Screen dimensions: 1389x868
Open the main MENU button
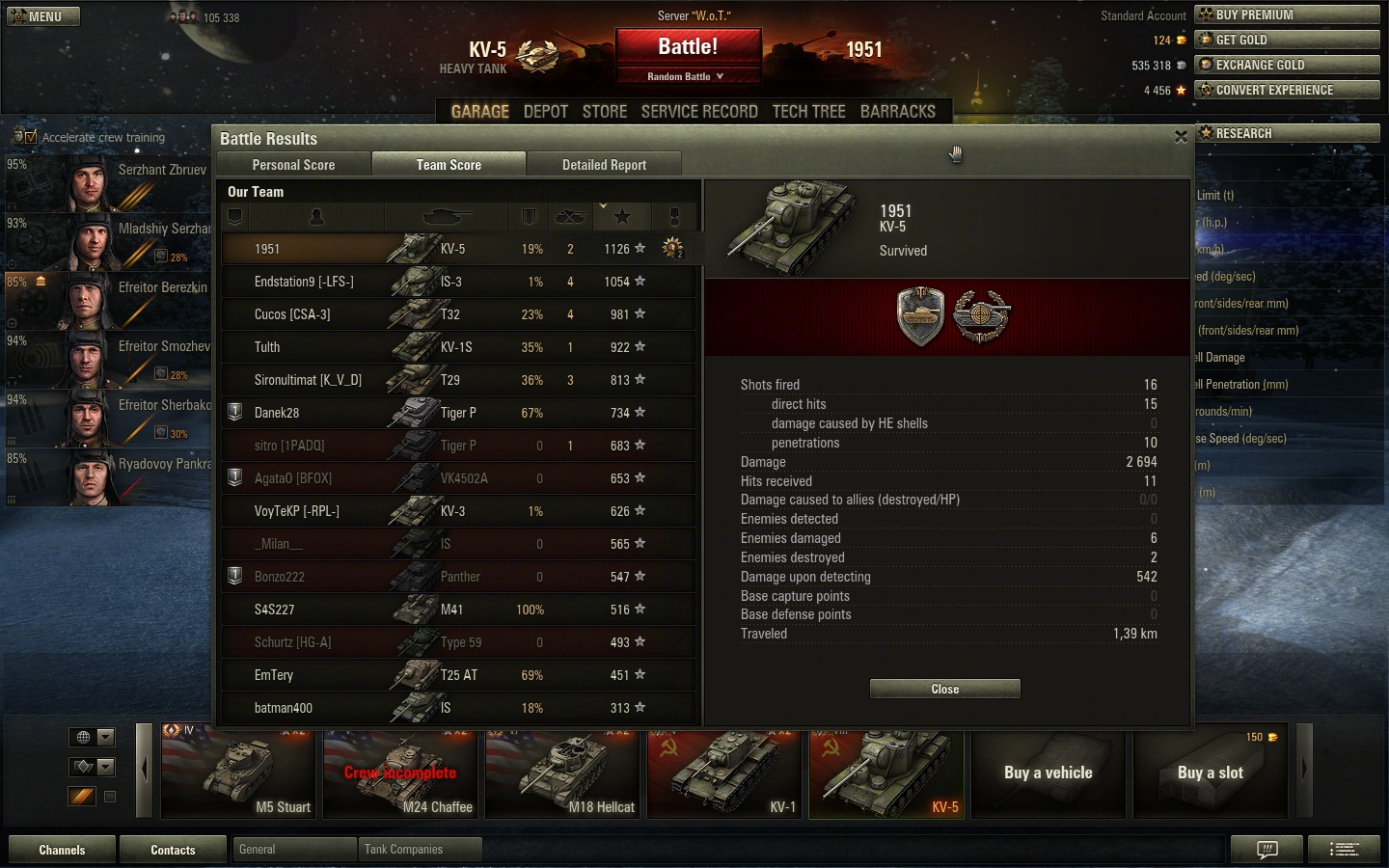pos(43,16)
